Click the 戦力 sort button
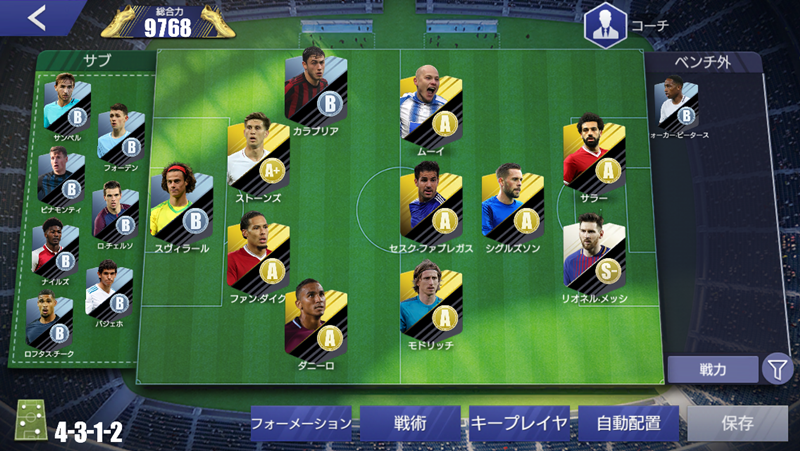The width and height of the screenshot is (800, 451). [713, 369]
